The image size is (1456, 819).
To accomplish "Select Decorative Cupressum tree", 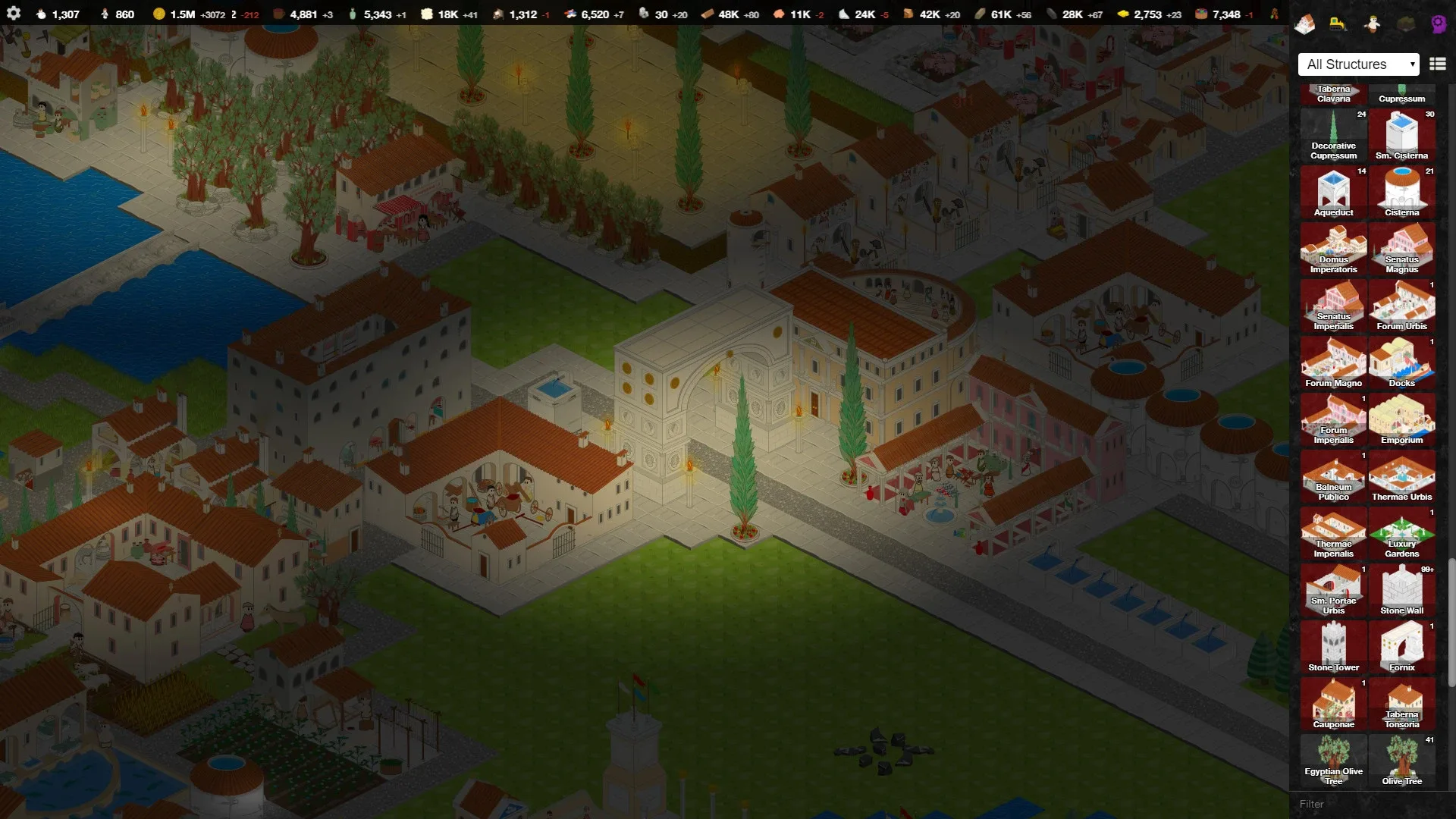I will tap(1333, 136).
